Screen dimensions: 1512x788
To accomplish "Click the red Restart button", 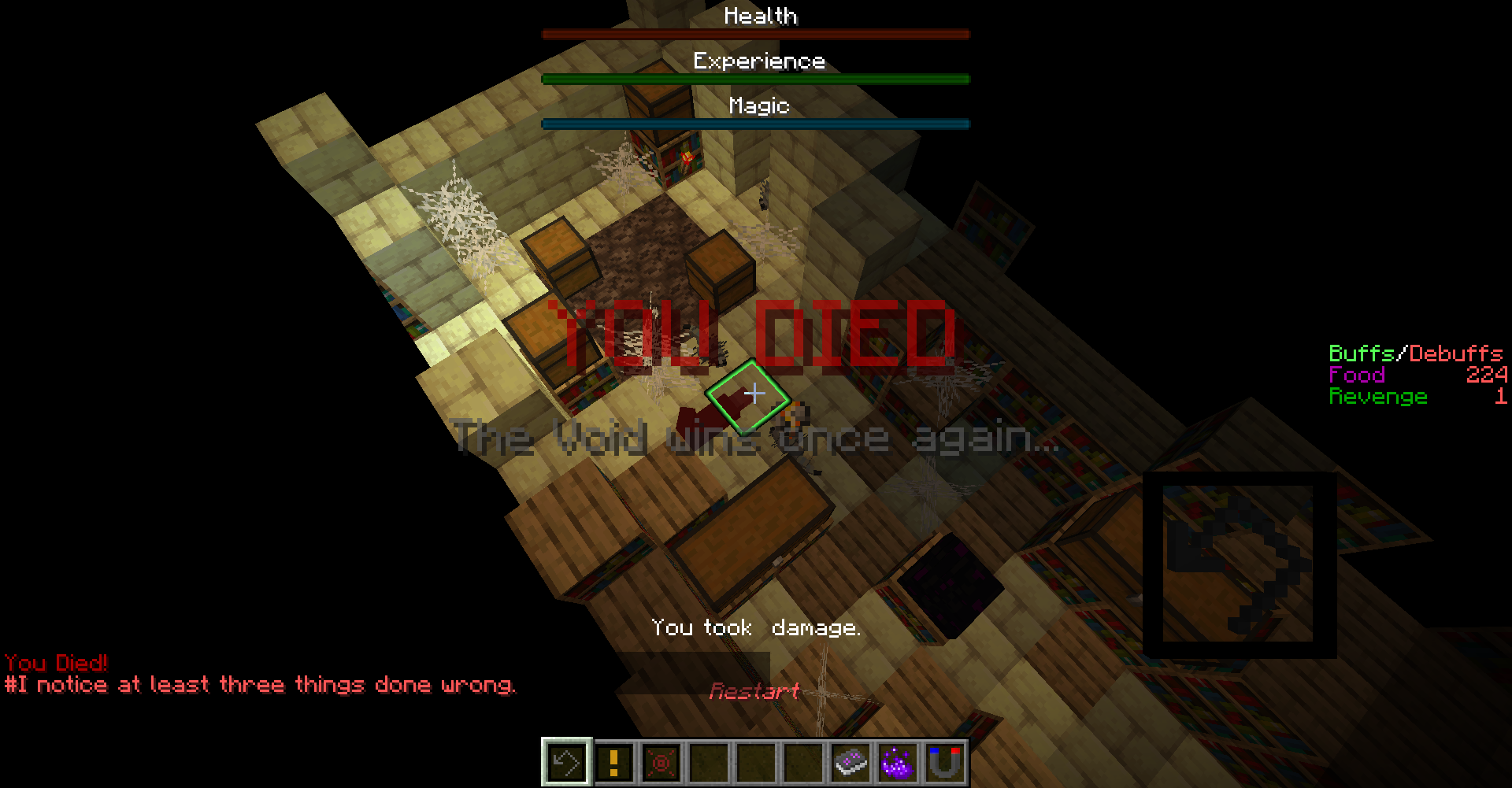I will (754, 691).
